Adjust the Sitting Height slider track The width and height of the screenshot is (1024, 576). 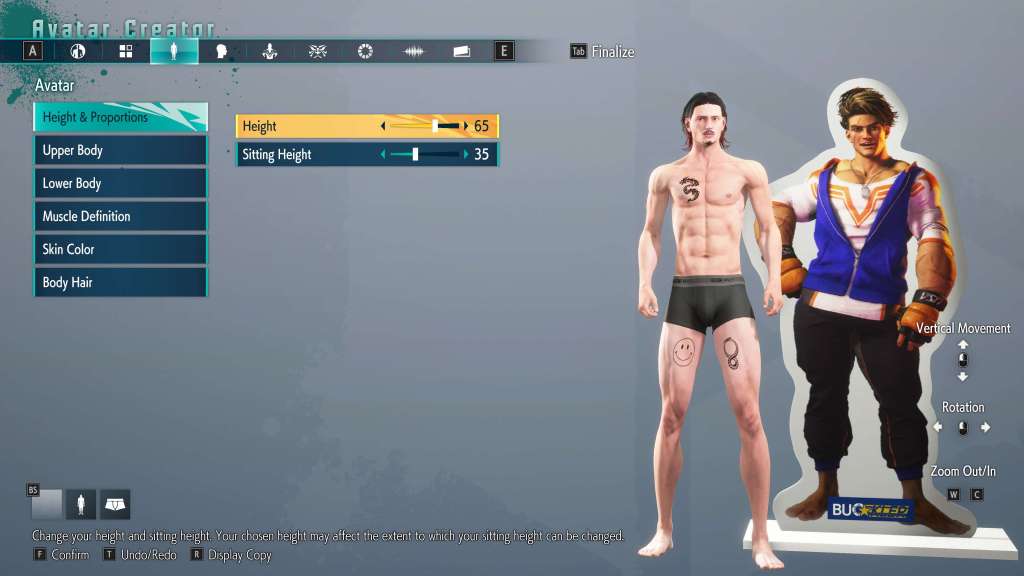424,155
